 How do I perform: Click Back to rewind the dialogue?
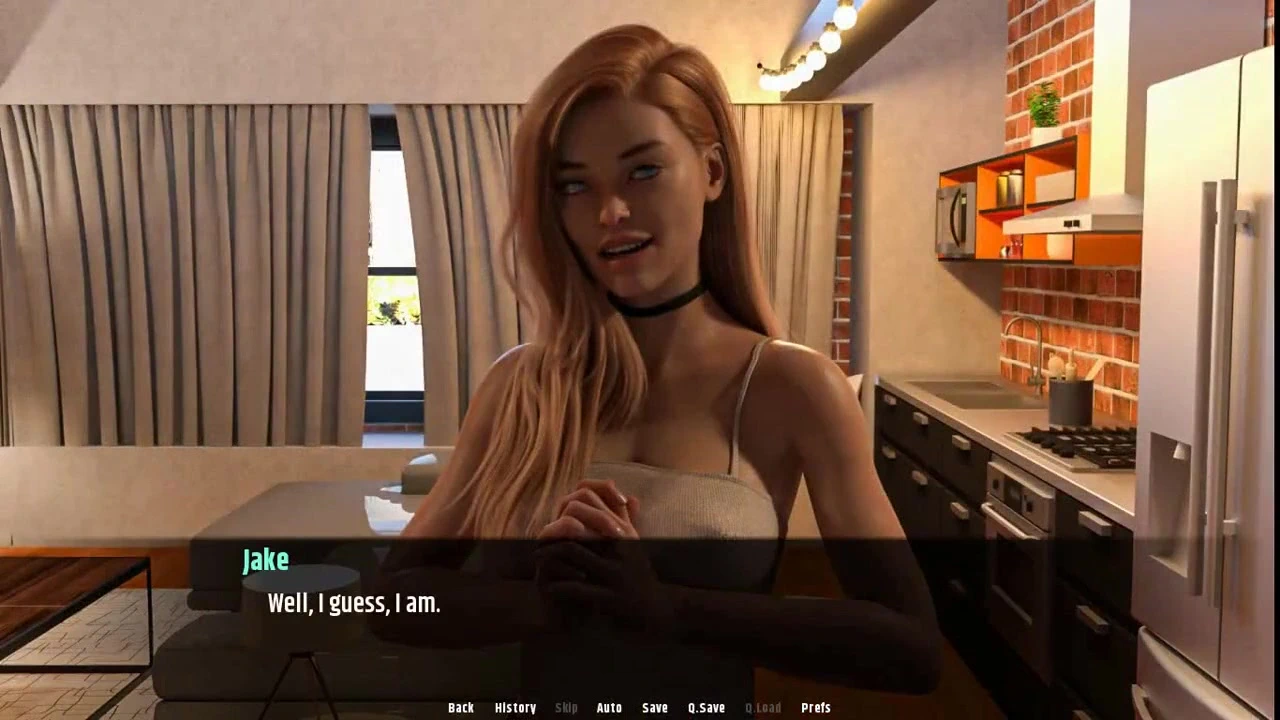pos(461,707)
